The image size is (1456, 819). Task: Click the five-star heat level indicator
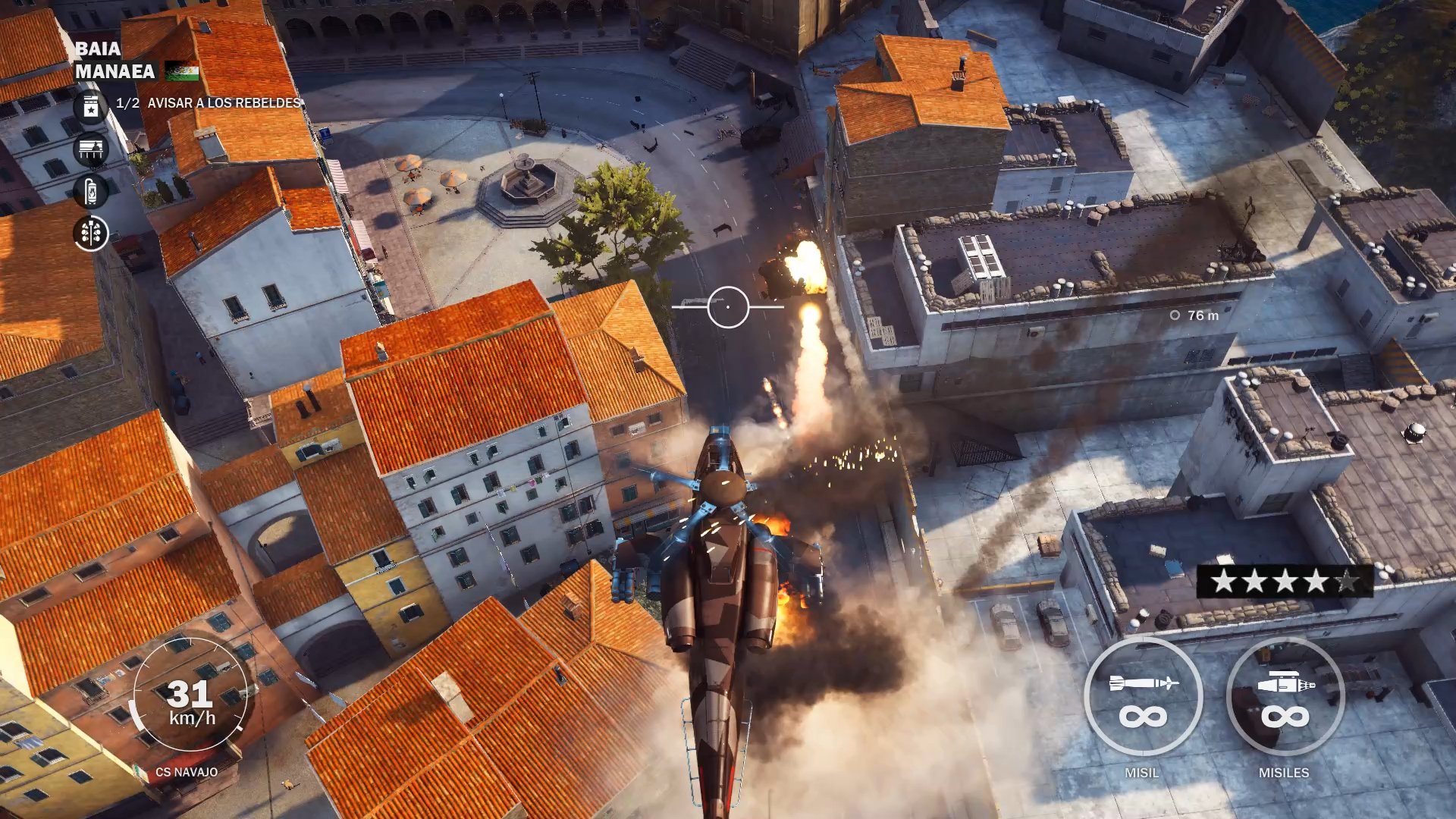coord(1285,582)
